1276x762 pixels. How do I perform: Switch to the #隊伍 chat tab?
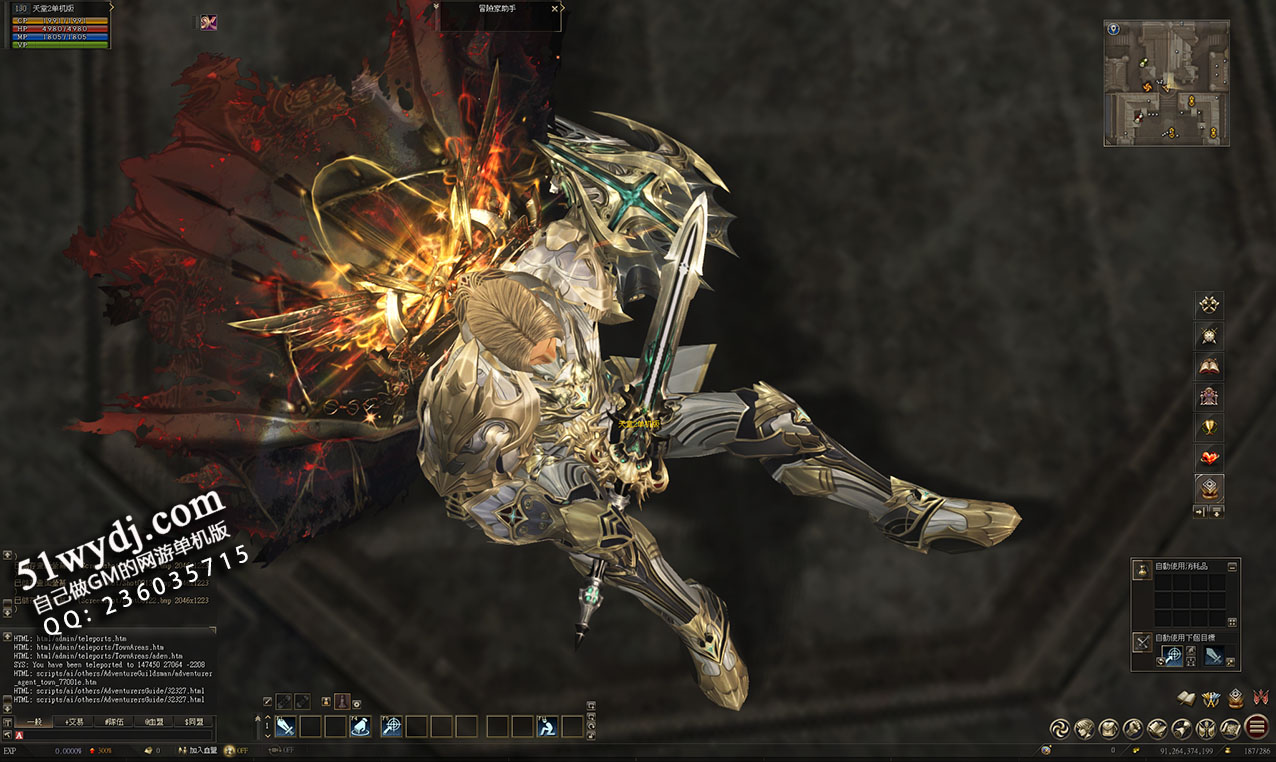(x=114, y=721)
